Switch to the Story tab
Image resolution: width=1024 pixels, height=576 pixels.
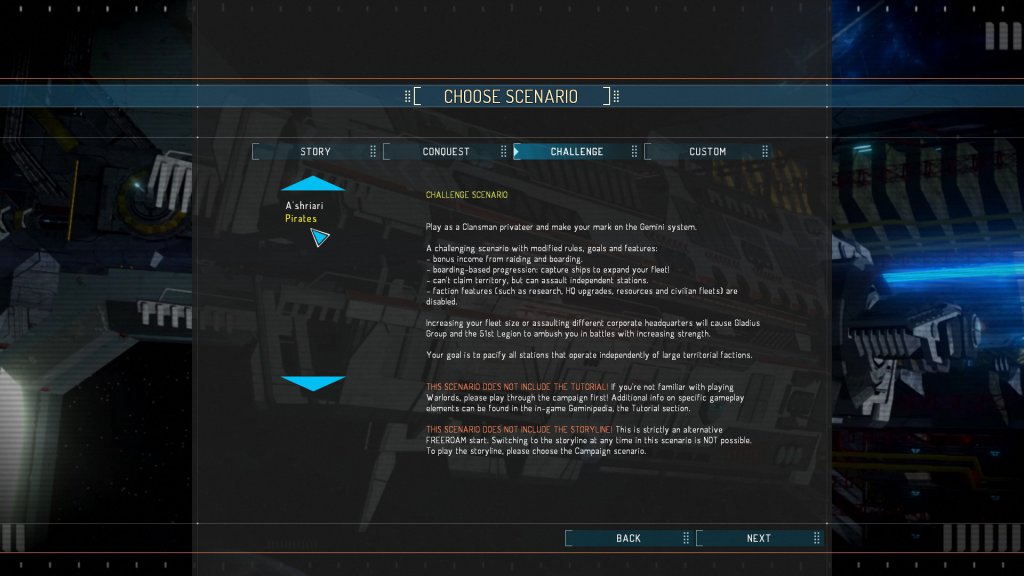click(315, 151)
